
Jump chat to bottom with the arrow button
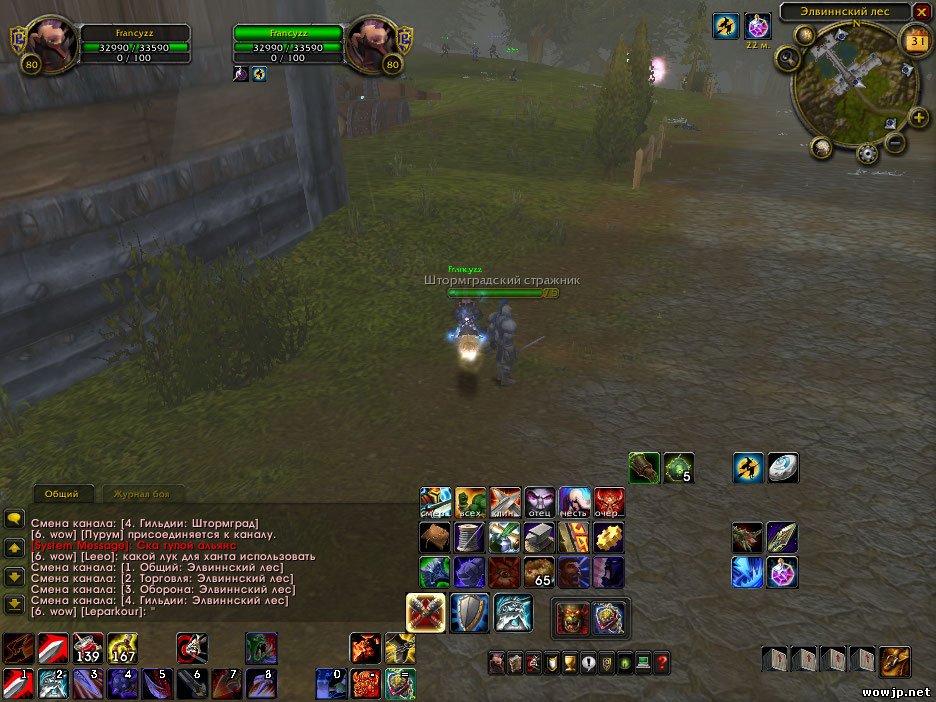[x=14, y=604]
